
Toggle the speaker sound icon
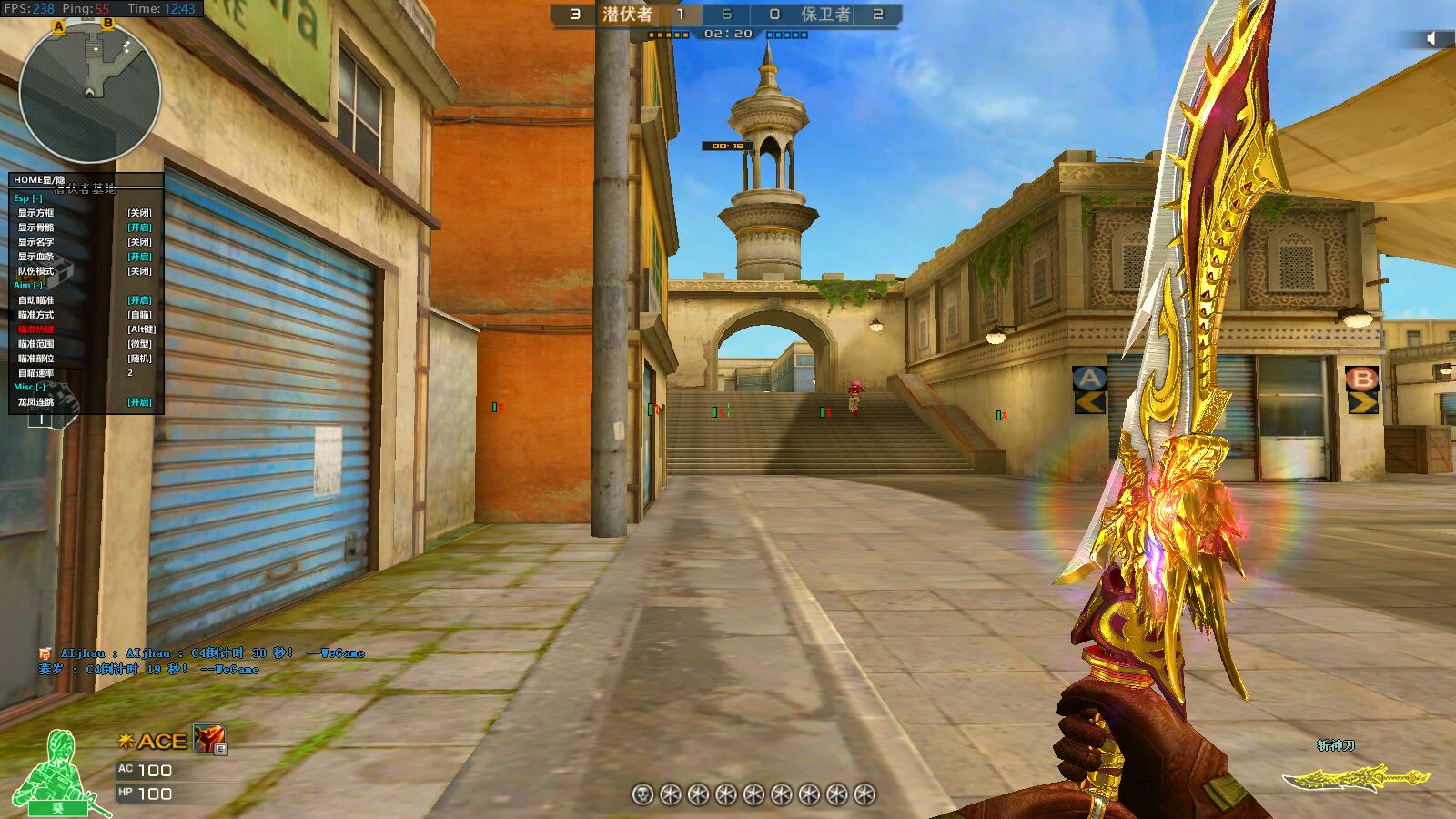click(1431, 38)
